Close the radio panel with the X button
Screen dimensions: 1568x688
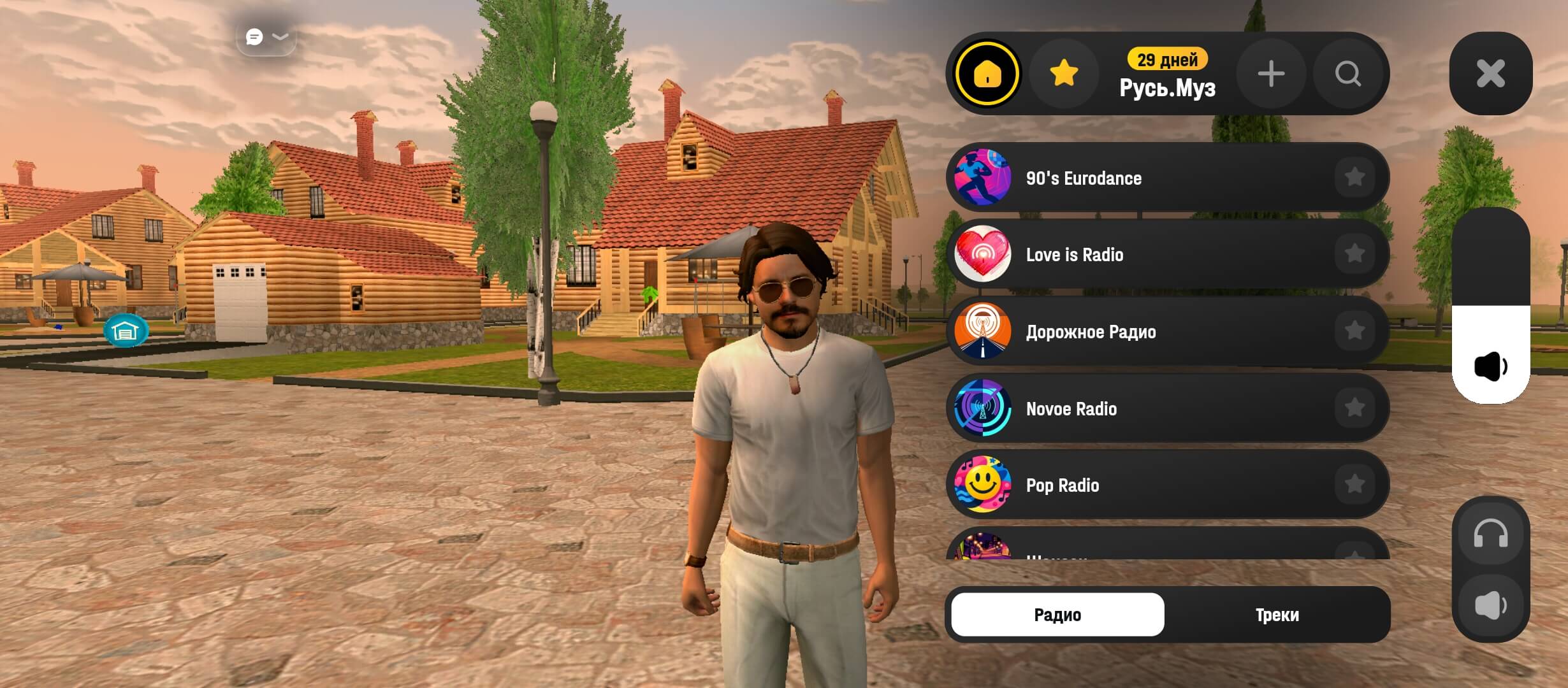[x=1490, y=73]
